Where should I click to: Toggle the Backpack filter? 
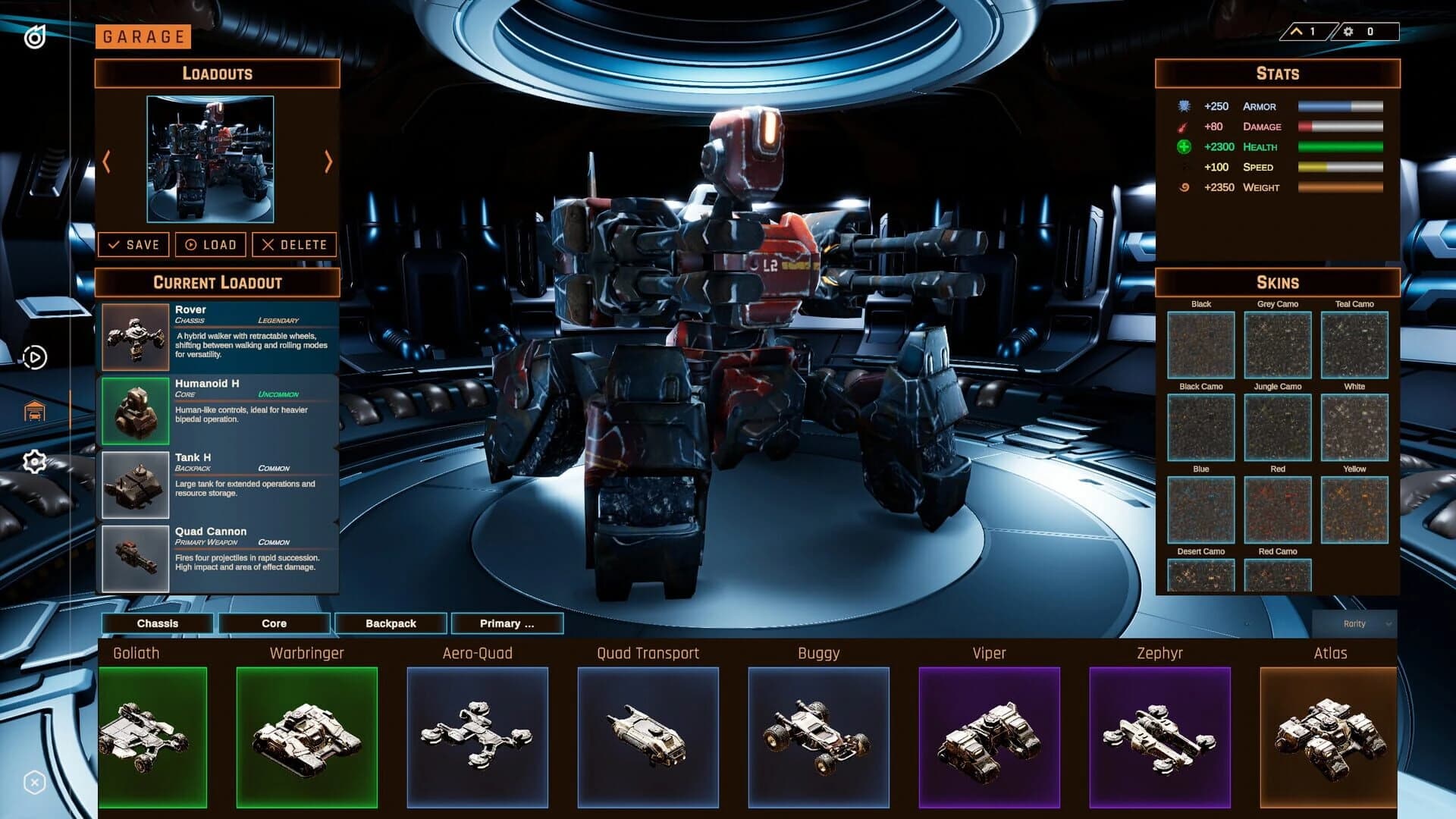(x=391, y=623)
